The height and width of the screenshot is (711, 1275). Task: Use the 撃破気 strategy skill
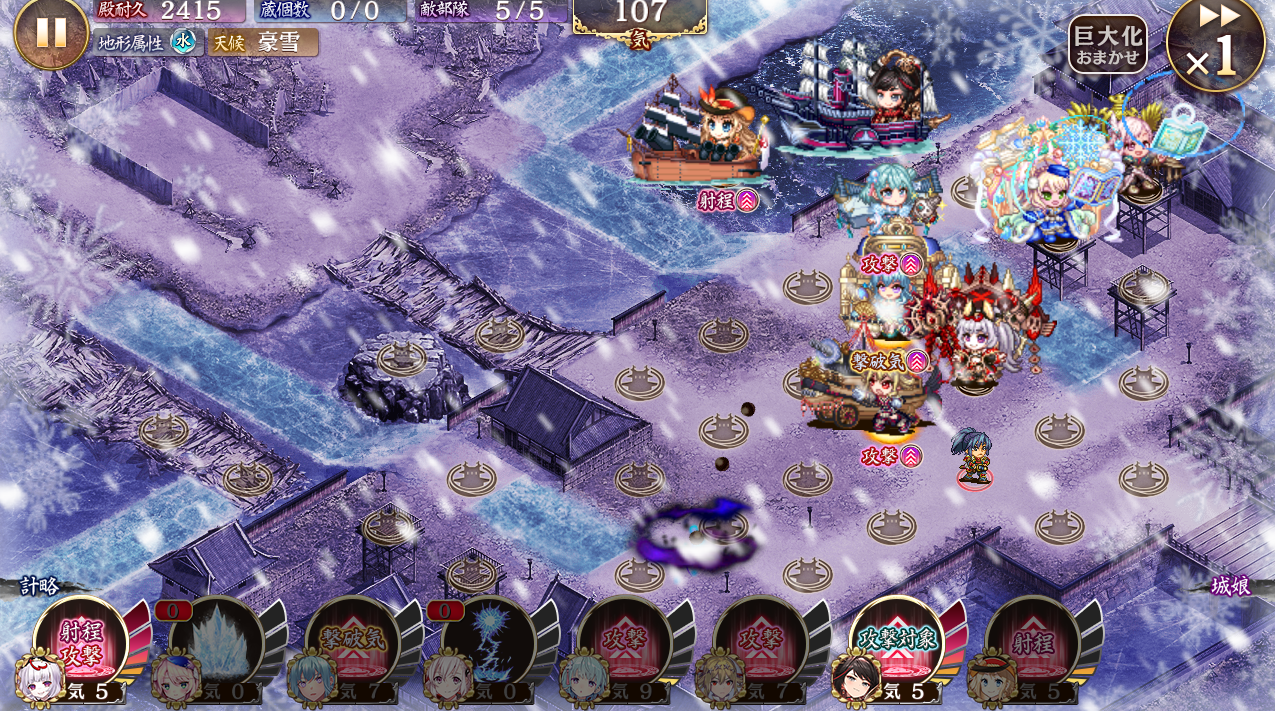coord(352,642)
